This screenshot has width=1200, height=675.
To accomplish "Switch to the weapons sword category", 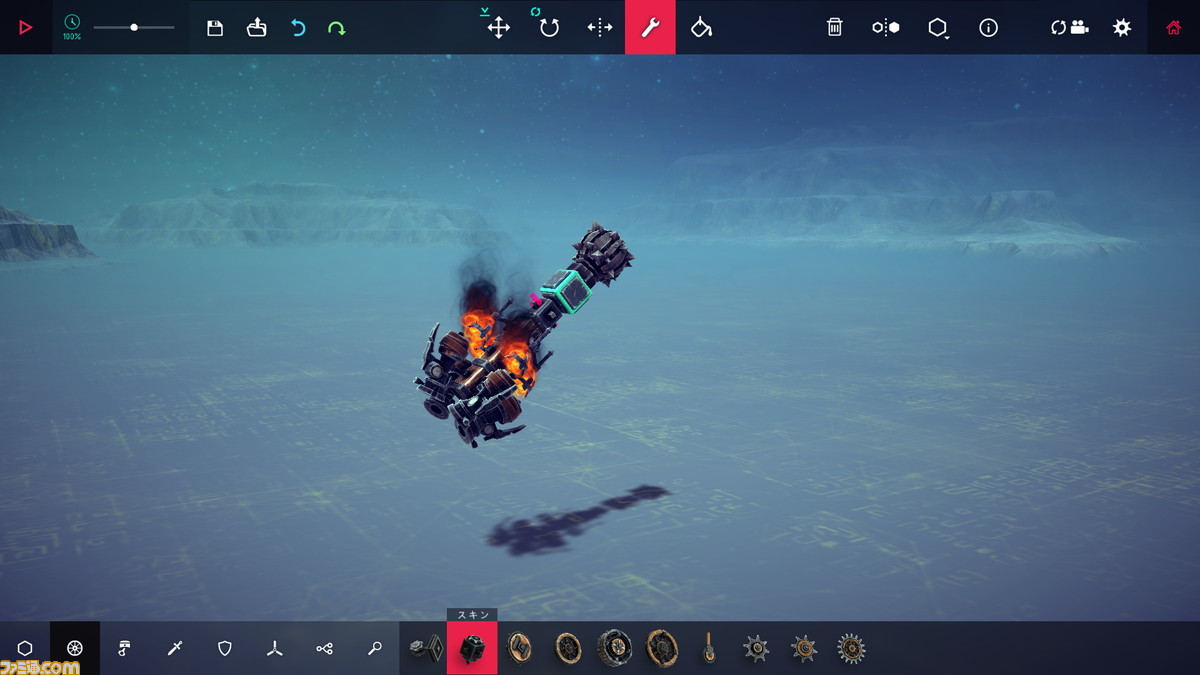I will (175, 648).
